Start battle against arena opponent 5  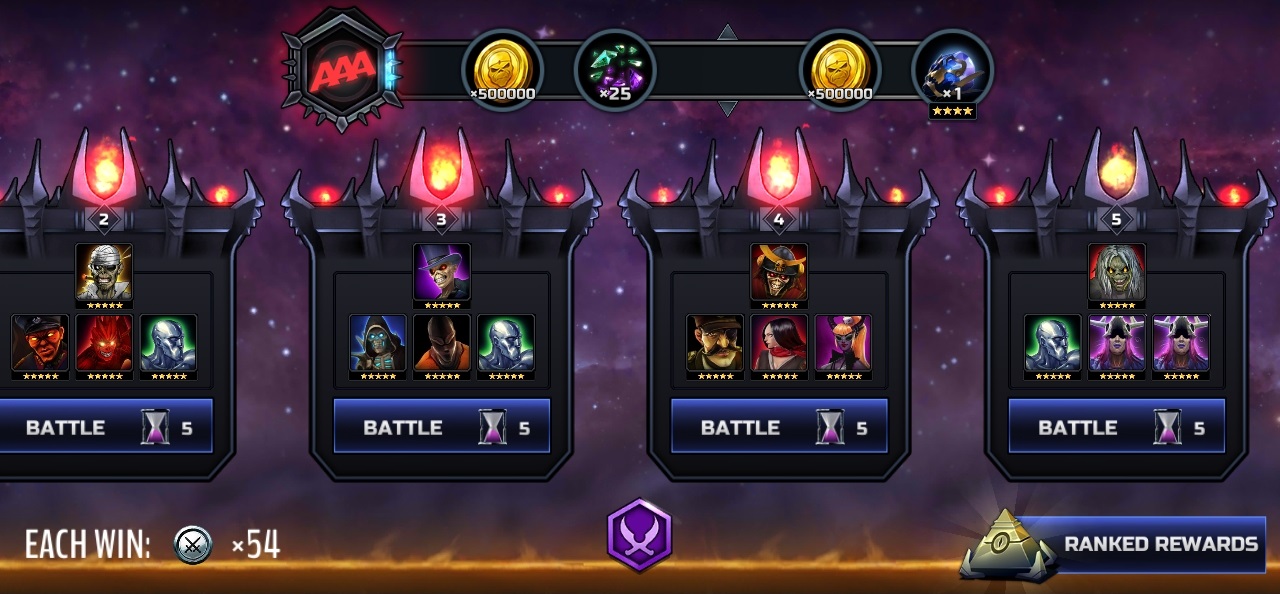pos(1116,427)
